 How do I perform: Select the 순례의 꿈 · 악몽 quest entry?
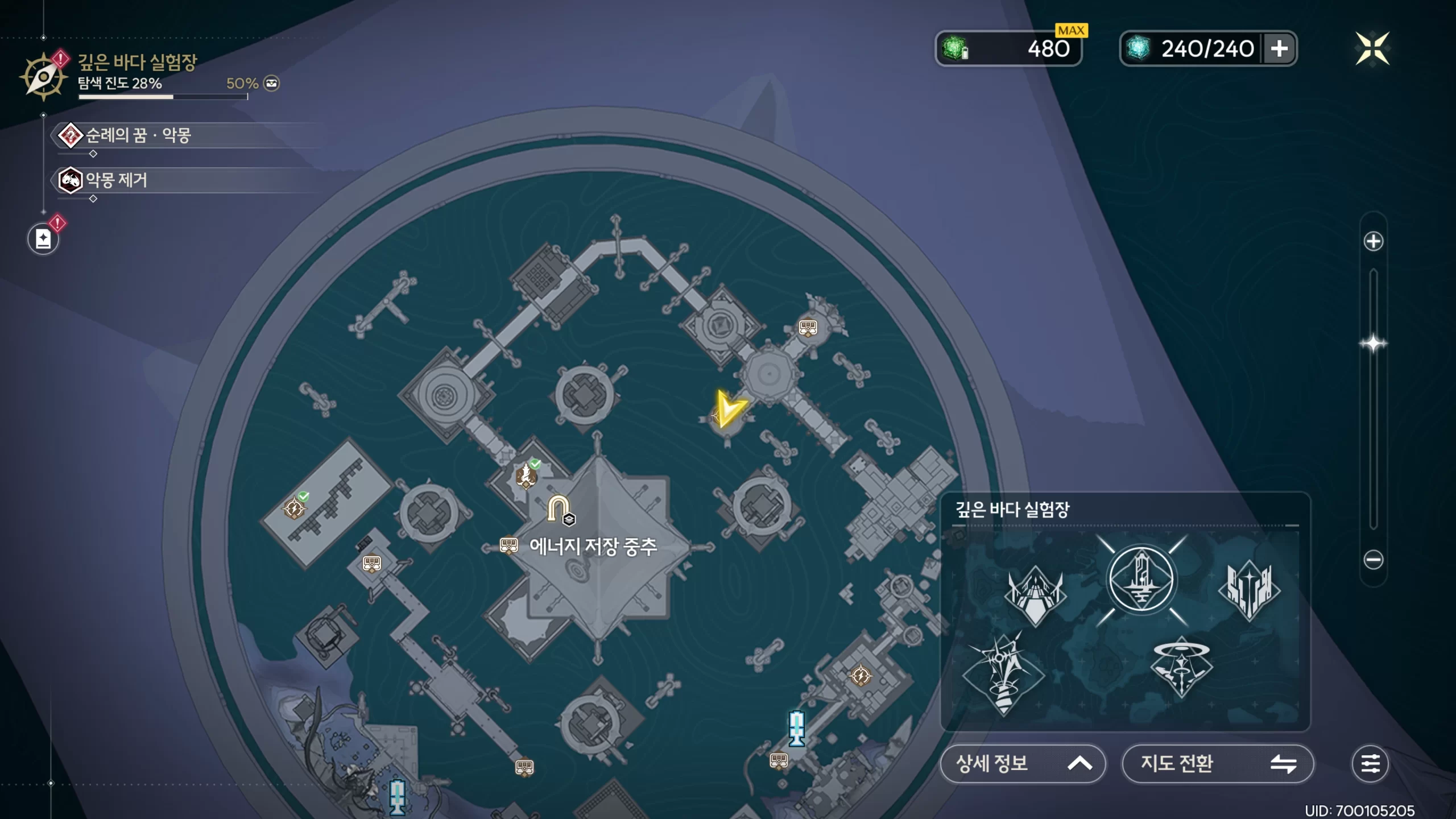[x=138, y=135]
